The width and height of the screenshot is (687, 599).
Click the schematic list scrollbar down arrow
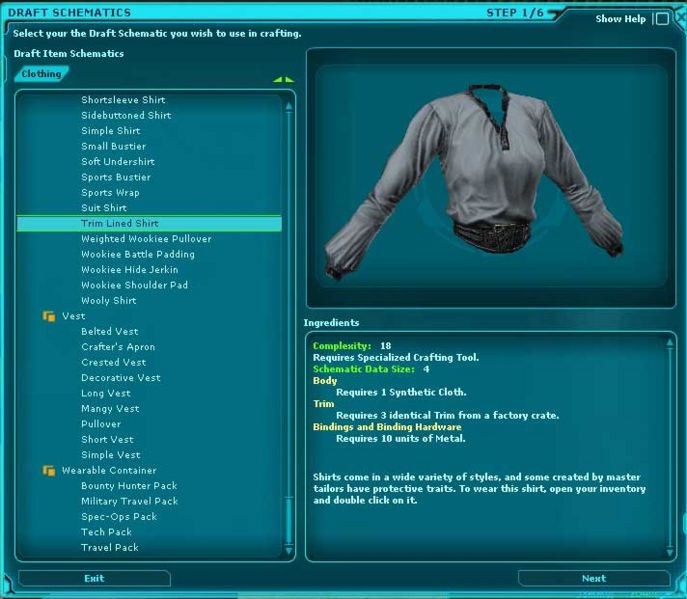point(289,550)
